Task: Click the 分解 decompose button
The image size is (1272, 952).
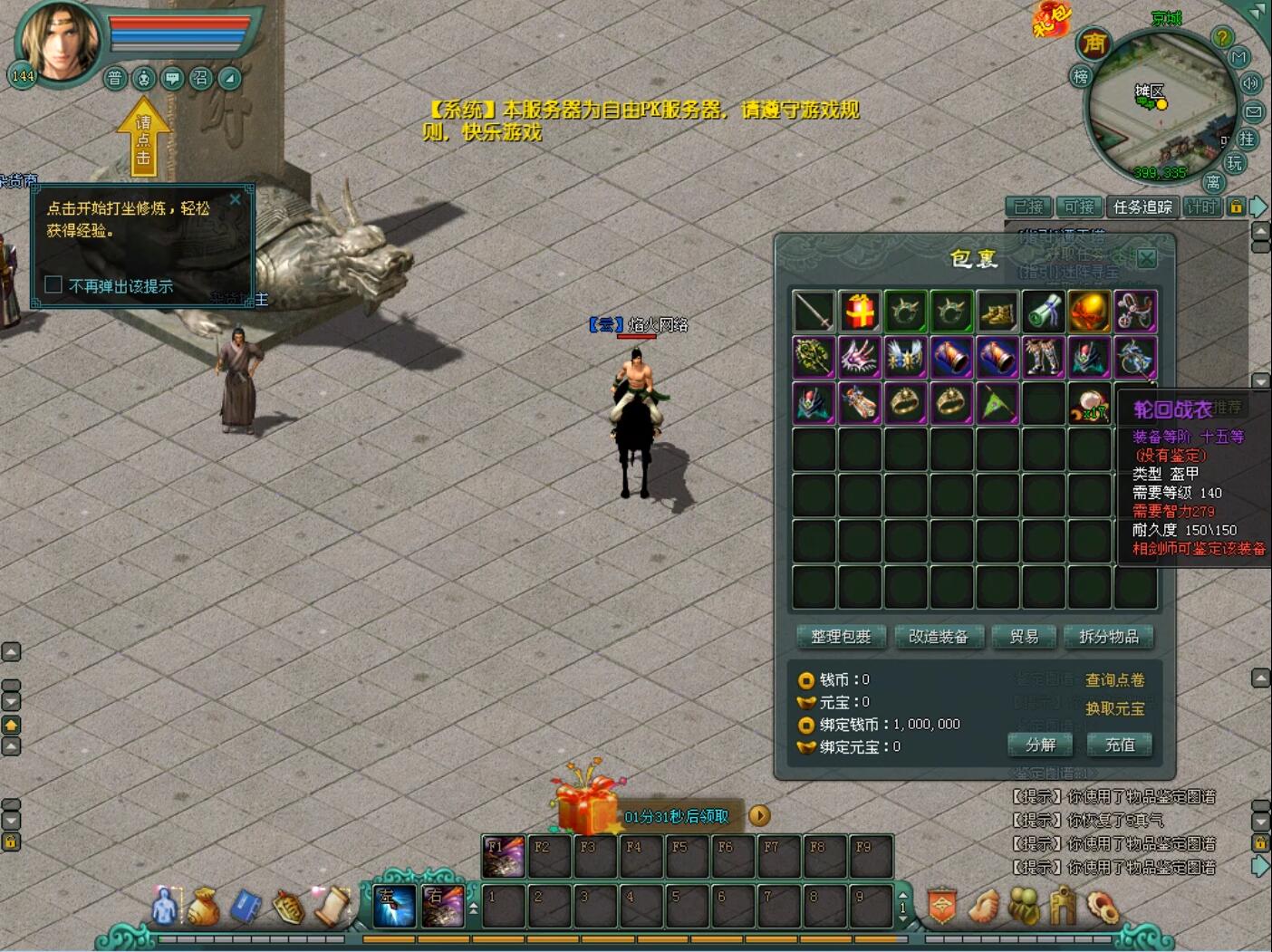Action: click(1040, 745)
